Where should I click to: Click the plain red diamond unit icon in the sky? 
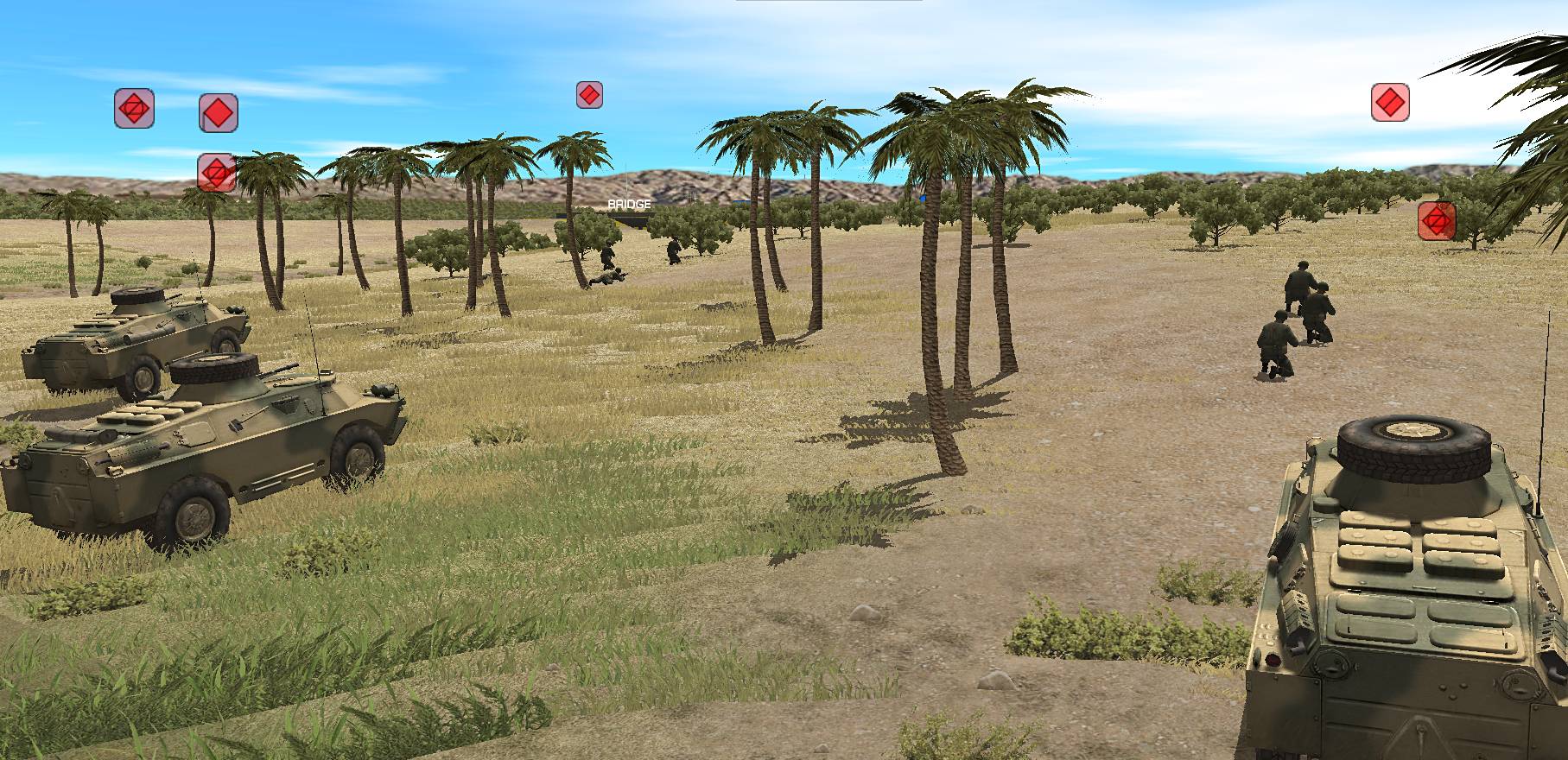click(218, 113)
